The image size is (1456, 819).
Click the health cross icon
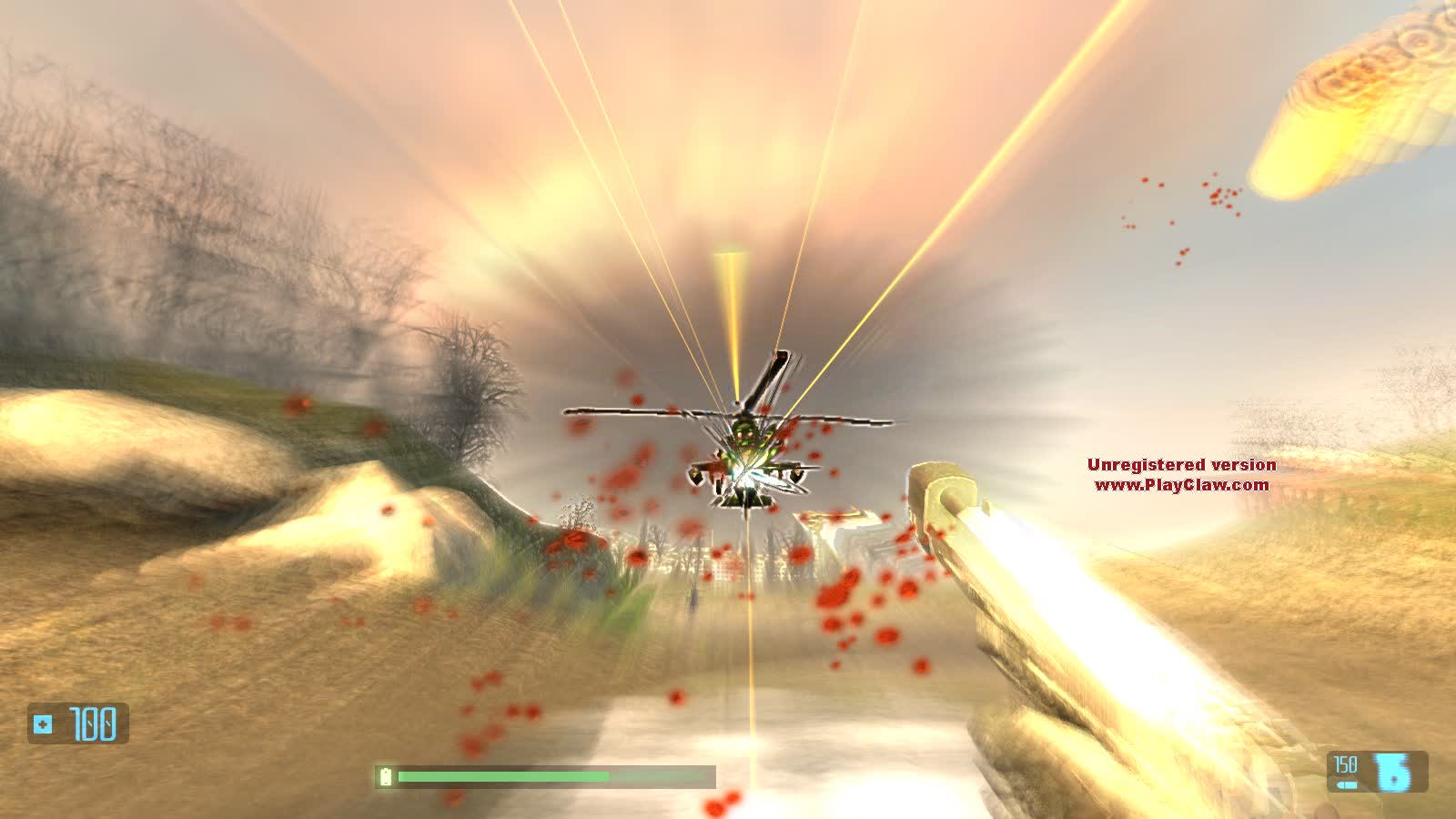[43, 724]
